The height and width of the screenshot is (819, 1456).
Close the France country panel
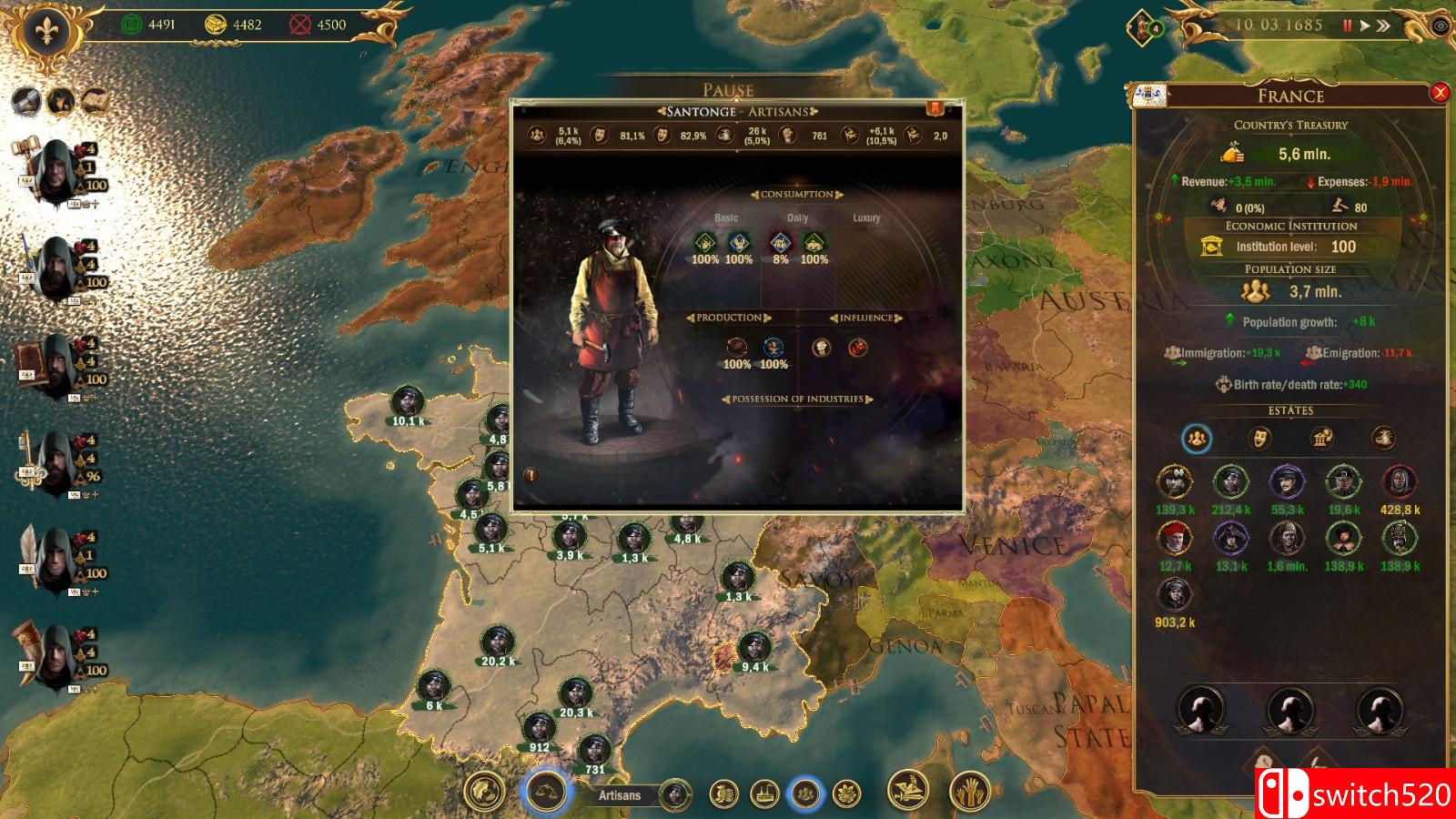pyautogui.click(x=1440, y=93)
